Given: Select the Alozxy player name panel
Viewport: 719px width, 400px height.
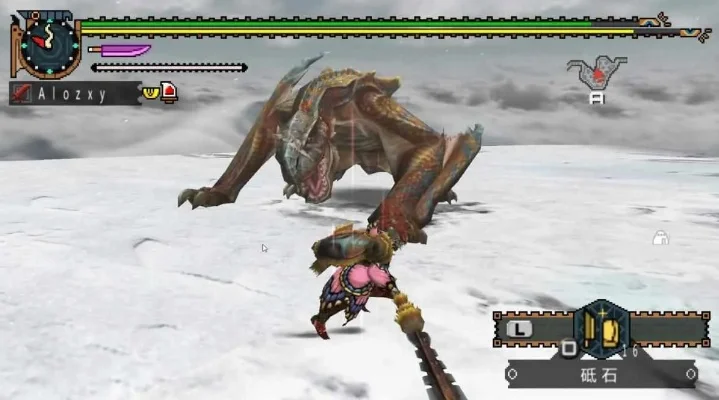Looking at the screenshot, I should pos(74,93).
